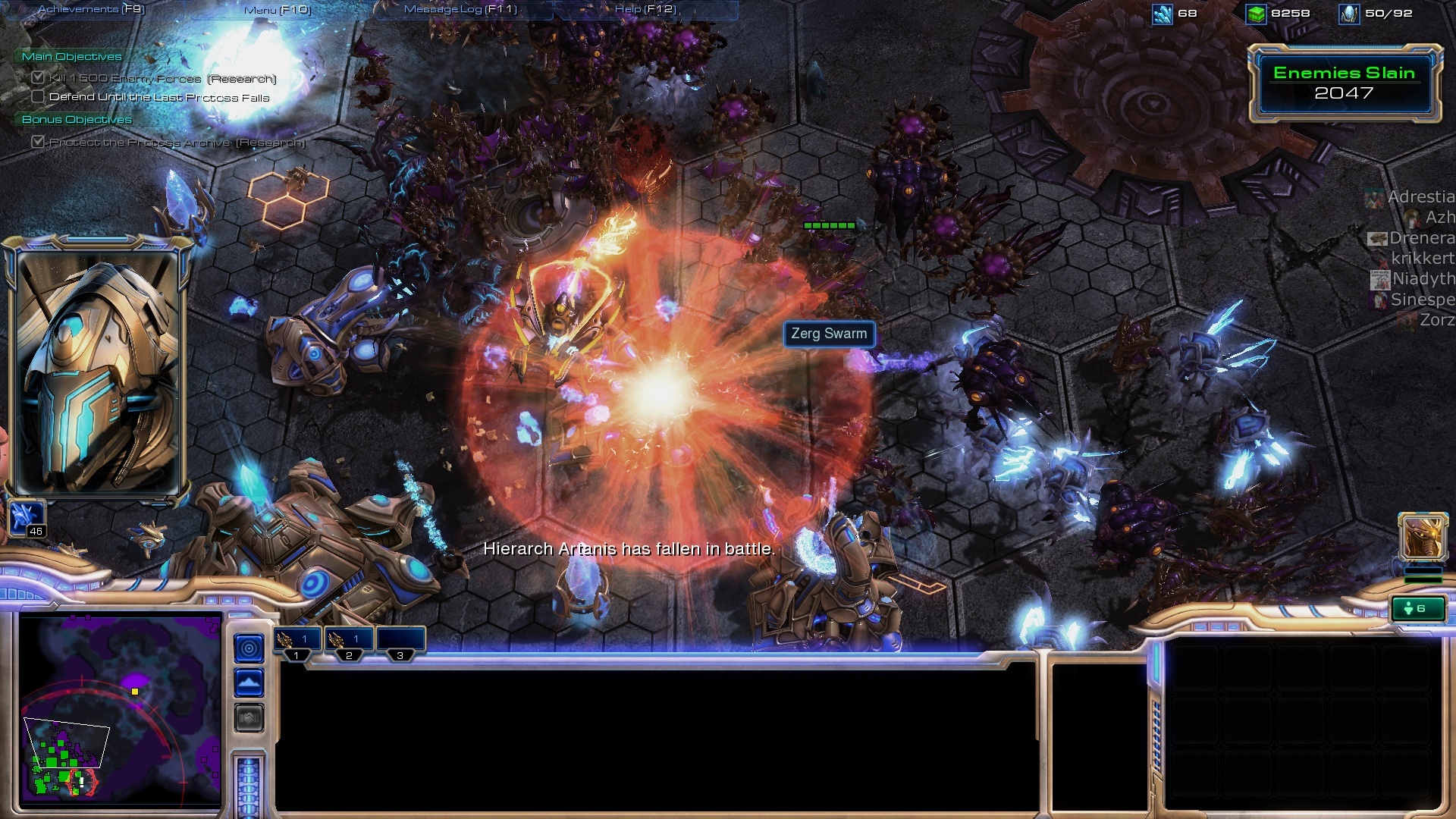Select empty control group 3
The height and width of the screenshot is (819, 1456).
pos(400,642)
